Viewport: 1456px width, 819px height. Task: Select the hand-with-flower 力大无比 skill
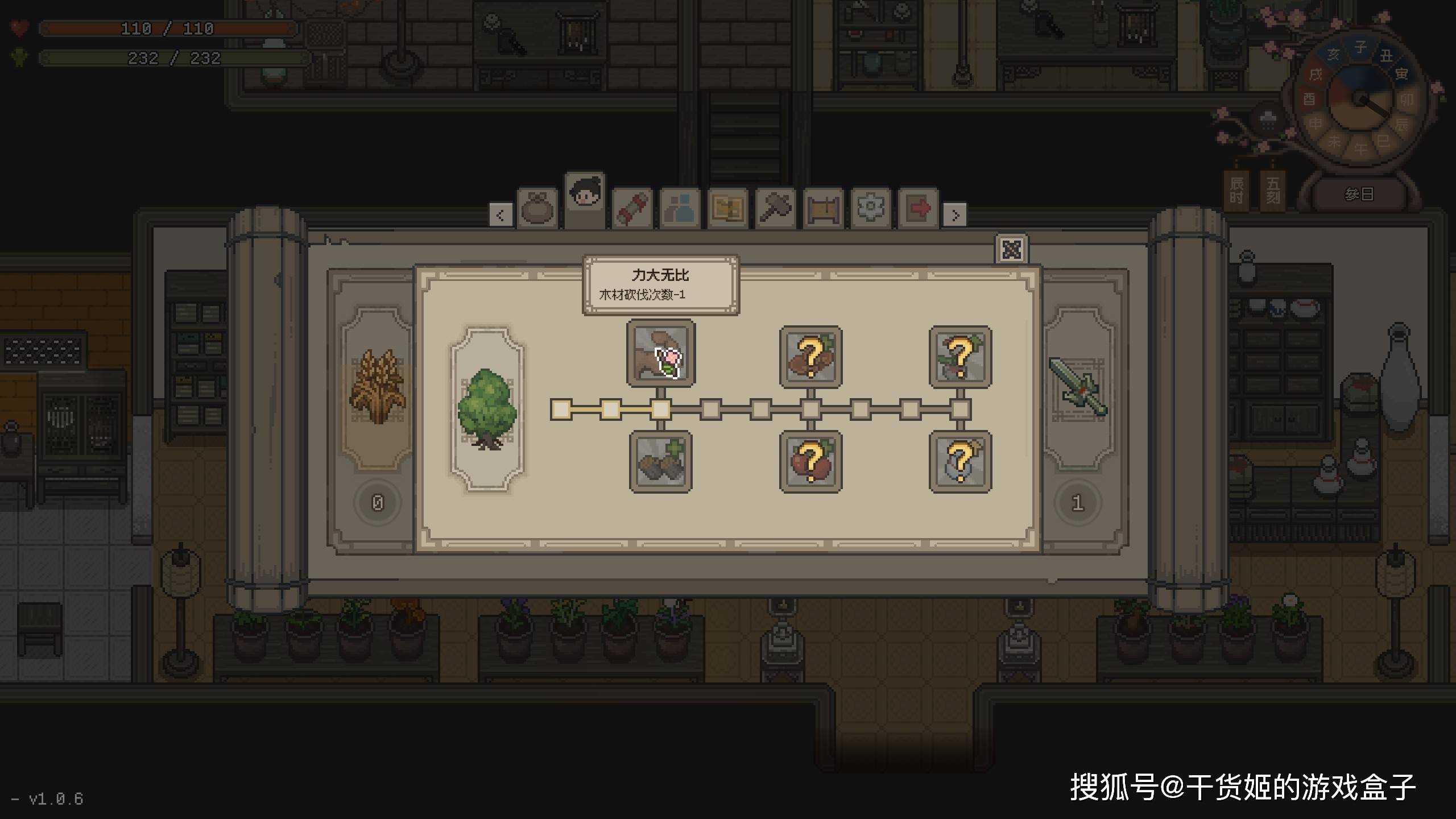[x=660, y=354]
